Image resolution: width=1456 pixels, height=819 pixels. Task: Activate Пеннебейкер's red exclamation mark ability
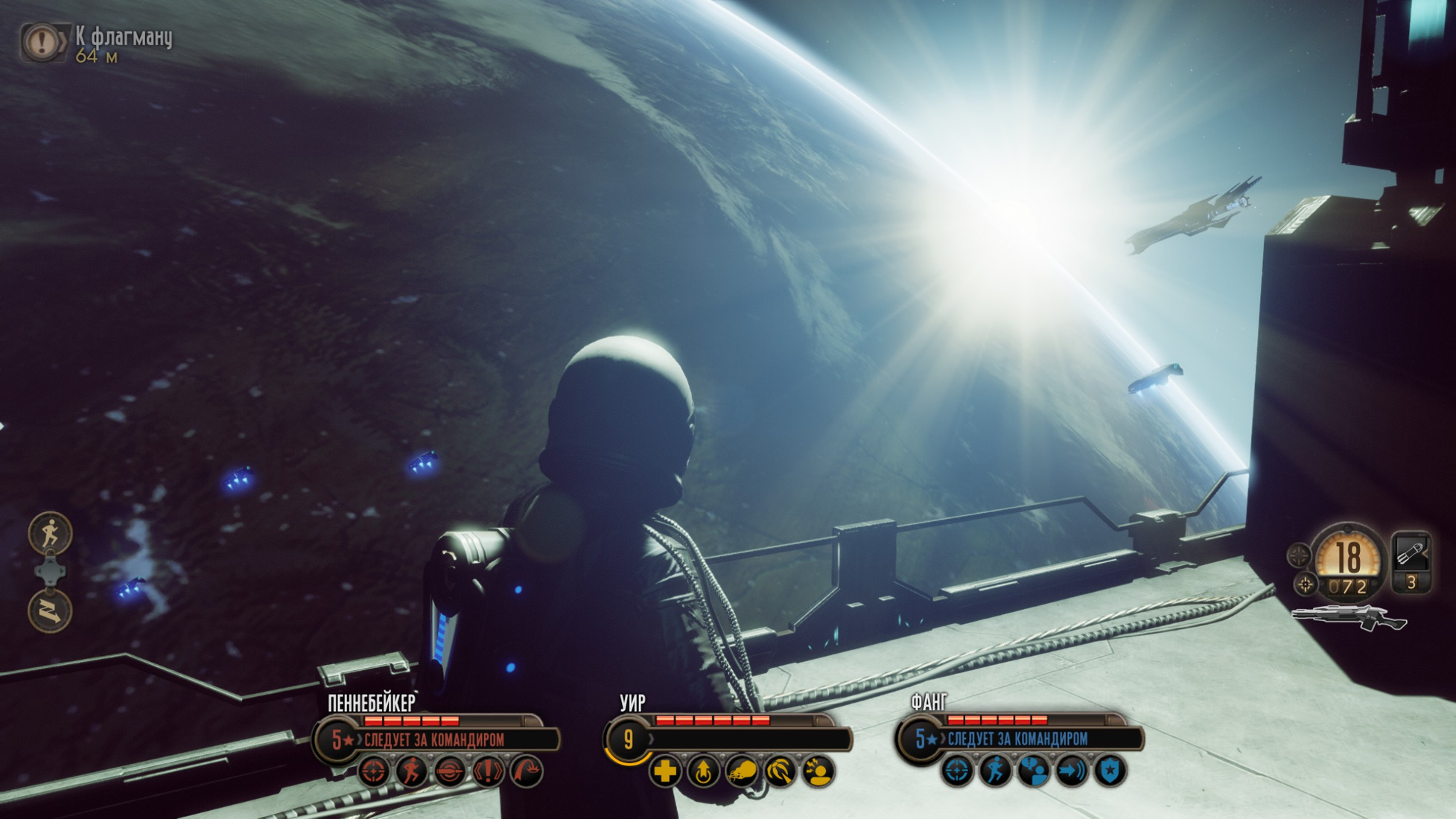coord(488,771)
